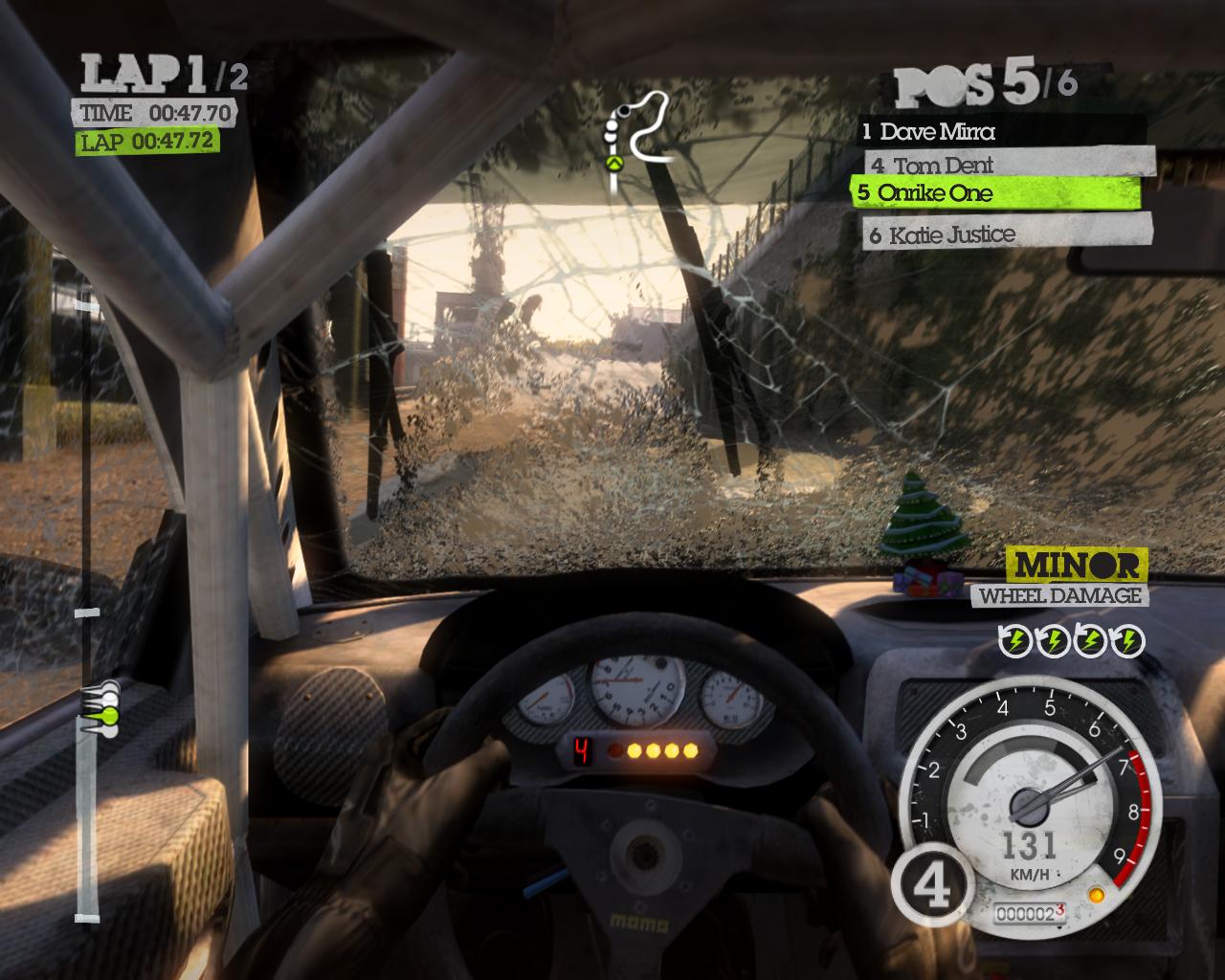Click the green player marker on progress bar
Viewport: 1225px width, 980px height.
108,715
